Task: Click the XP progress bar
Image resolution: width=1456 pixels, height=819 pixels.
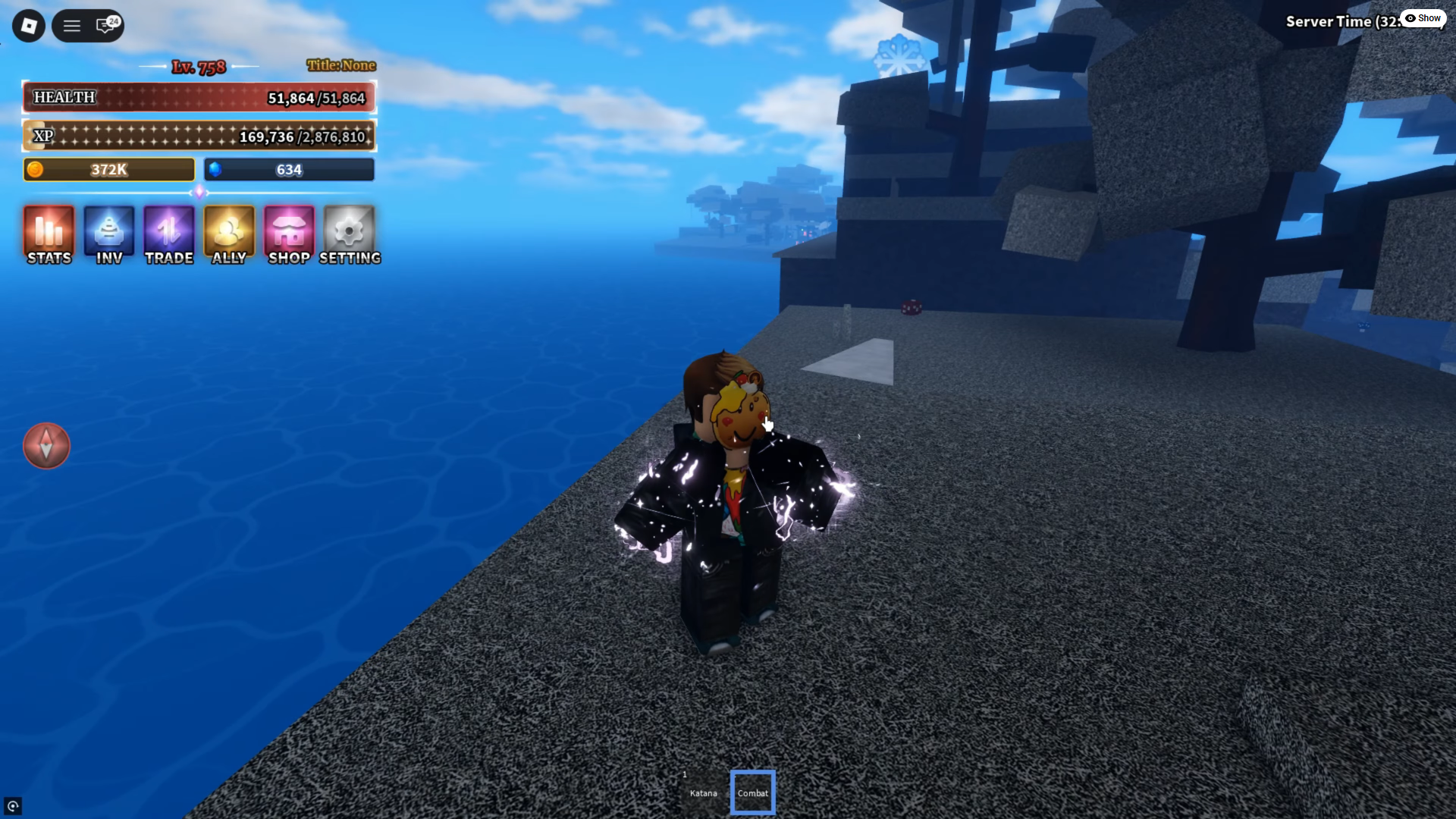Action: 199,136
